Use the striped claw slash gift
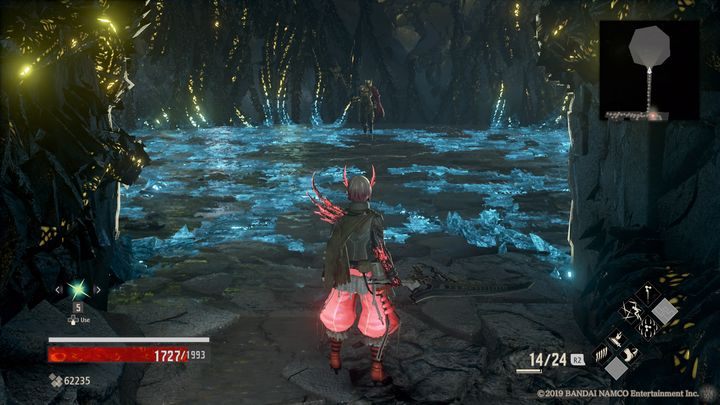Screen dimensions: 720x405 tap(602, 356)
